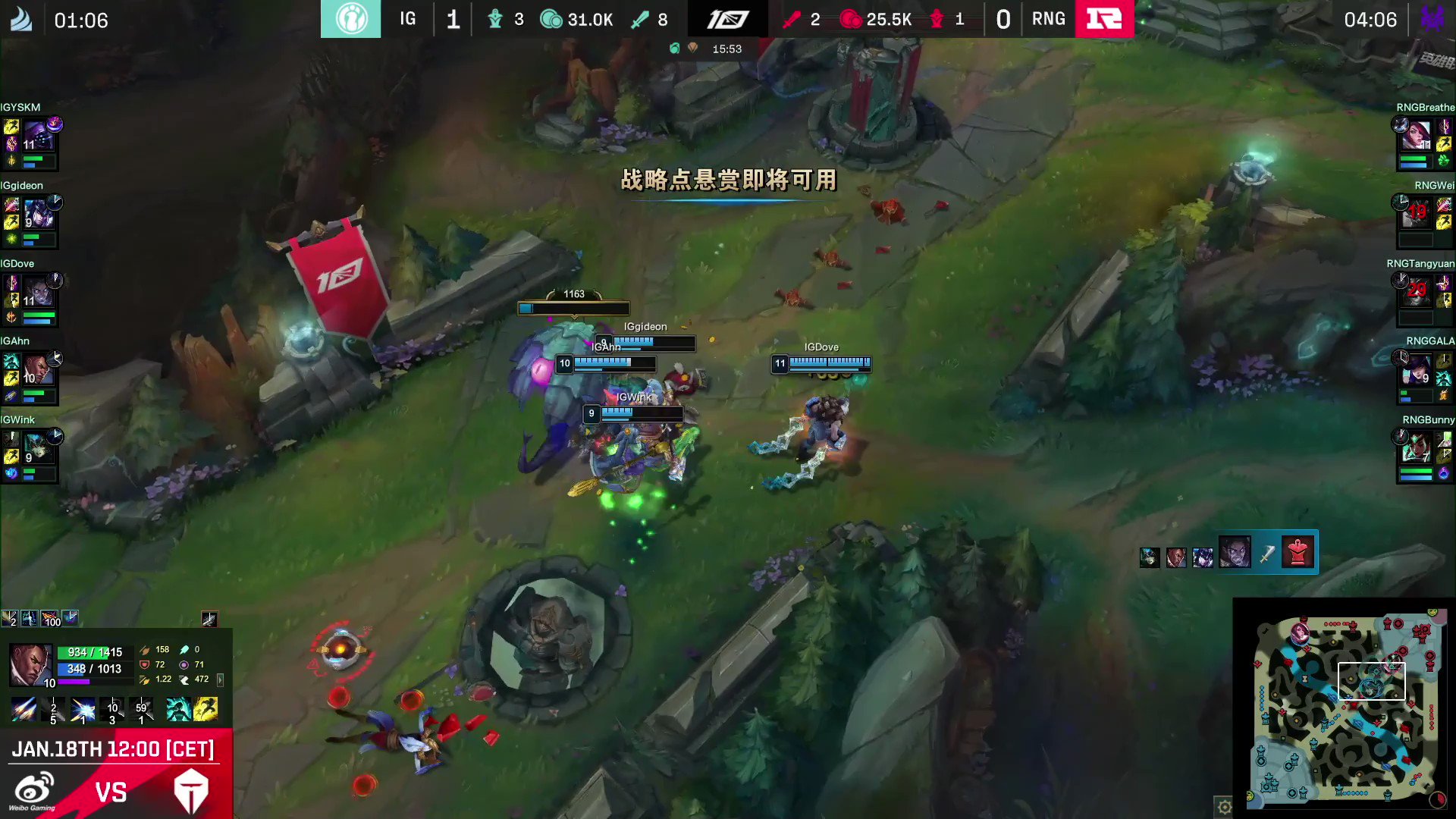Click the RNG team logo in scoreboard
The image size is (1456, 819).
pyautogui.click(x=1105, y=18)
